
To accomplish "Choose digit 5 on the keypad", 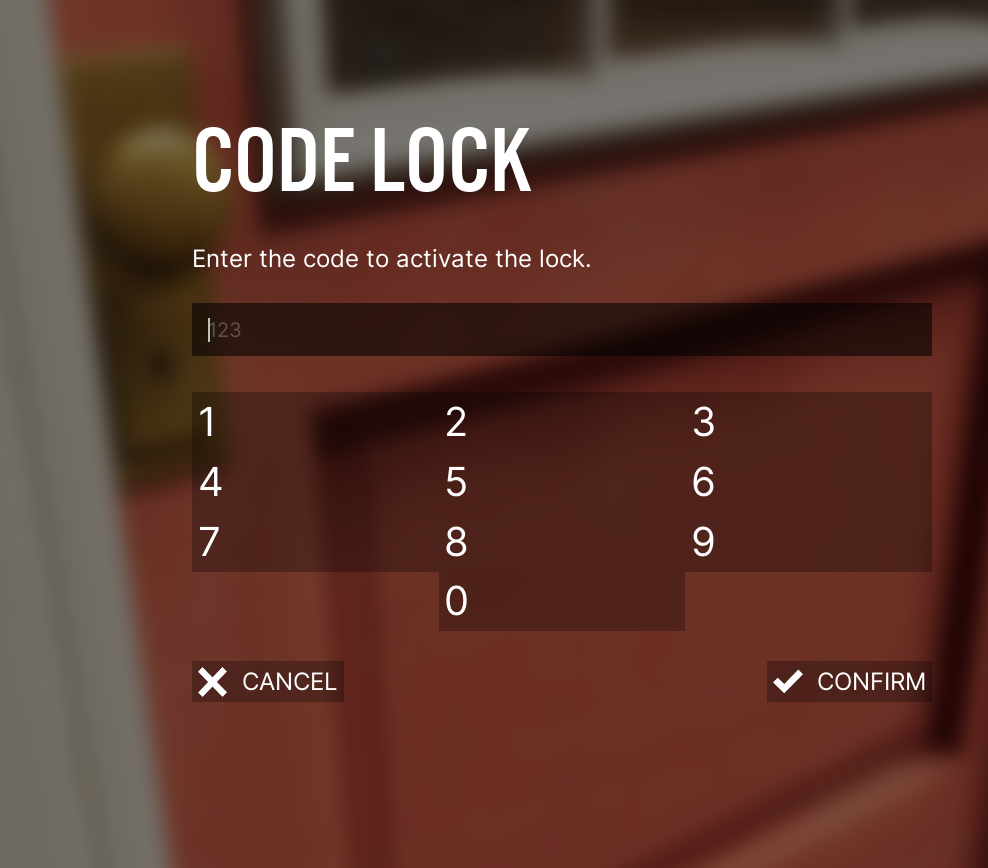I will (x=561, y=482).
